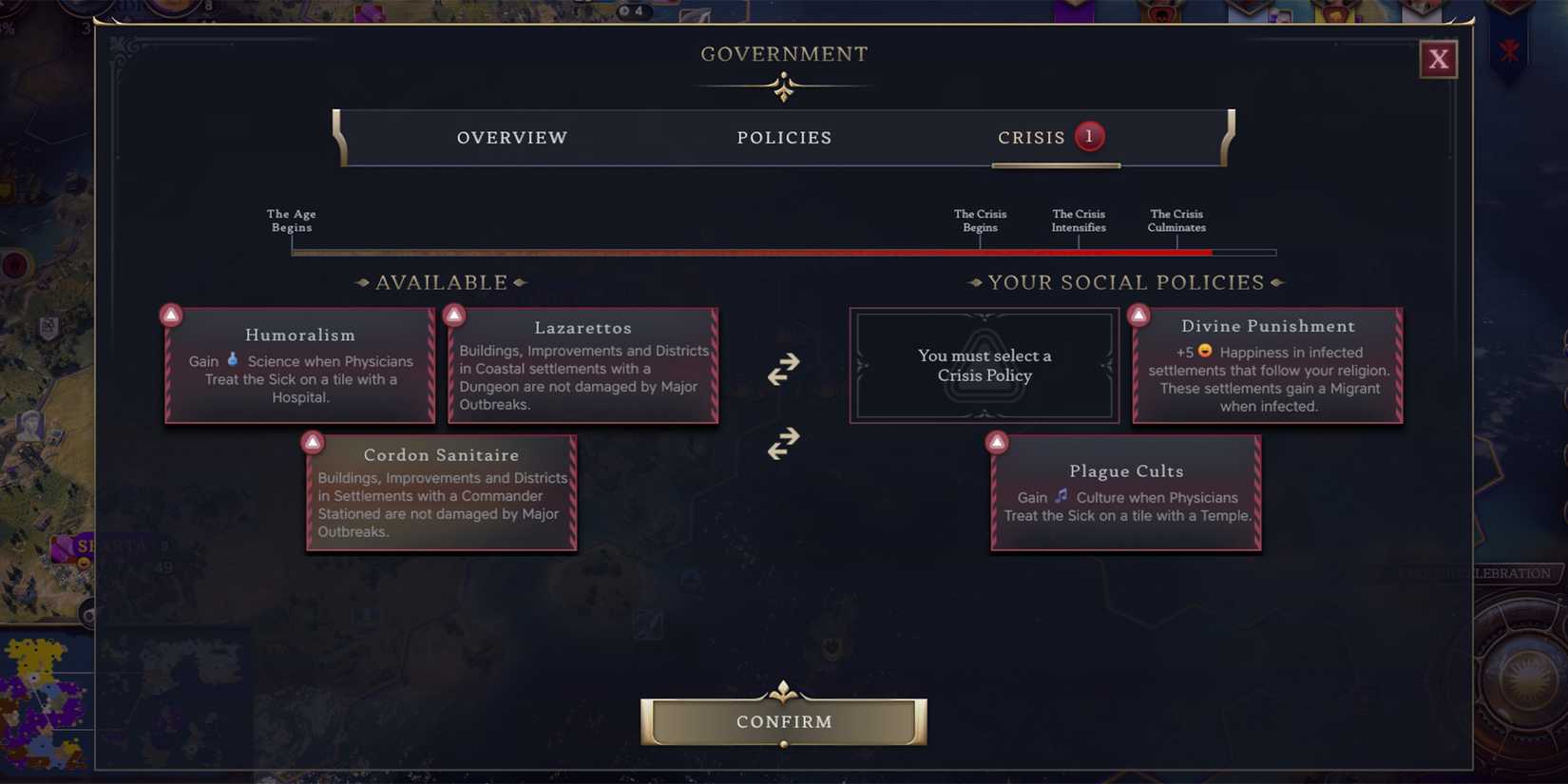The image size is (1568, 784).
Task: Click the red 1 notification badge on Crisis tab
Action: coord(1089,136)
